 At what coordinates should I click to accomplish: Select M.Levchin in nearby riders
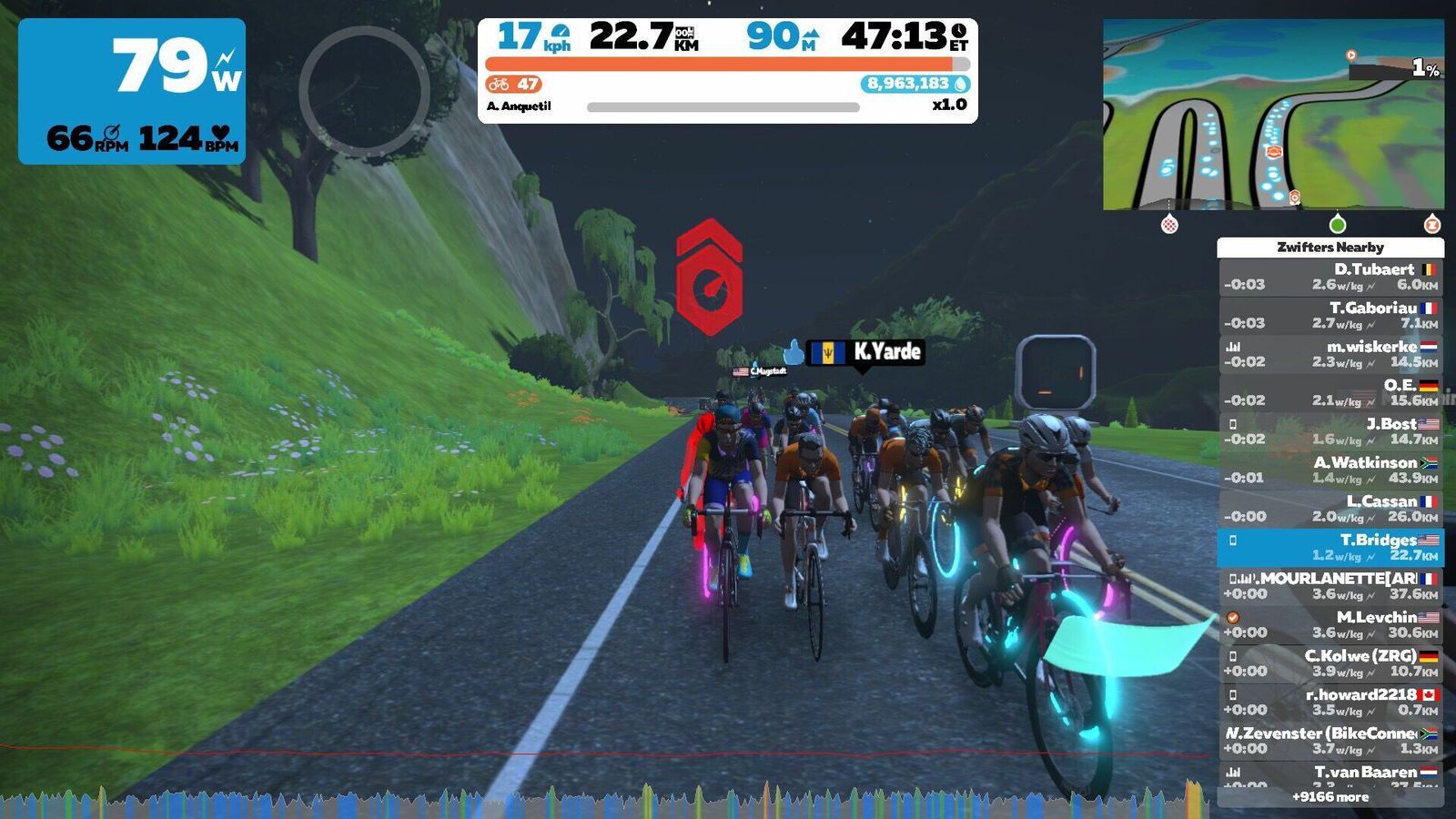click(1330, 625)
